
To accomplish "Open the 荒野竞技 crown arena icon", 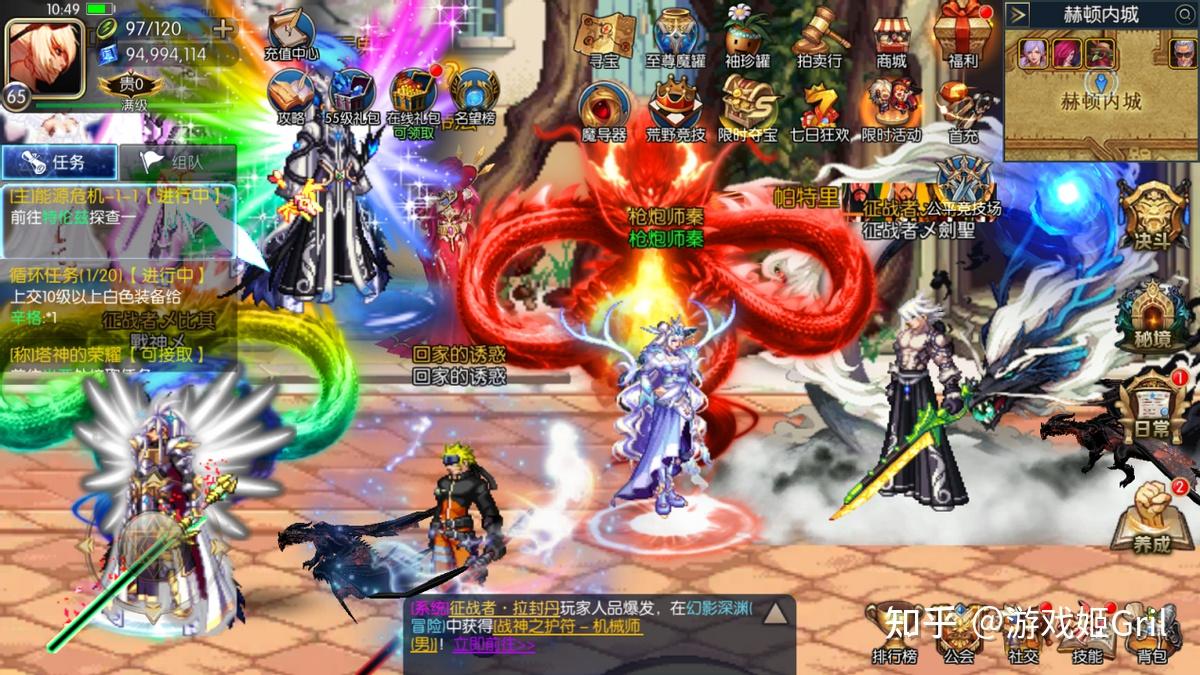I will 675,108.
